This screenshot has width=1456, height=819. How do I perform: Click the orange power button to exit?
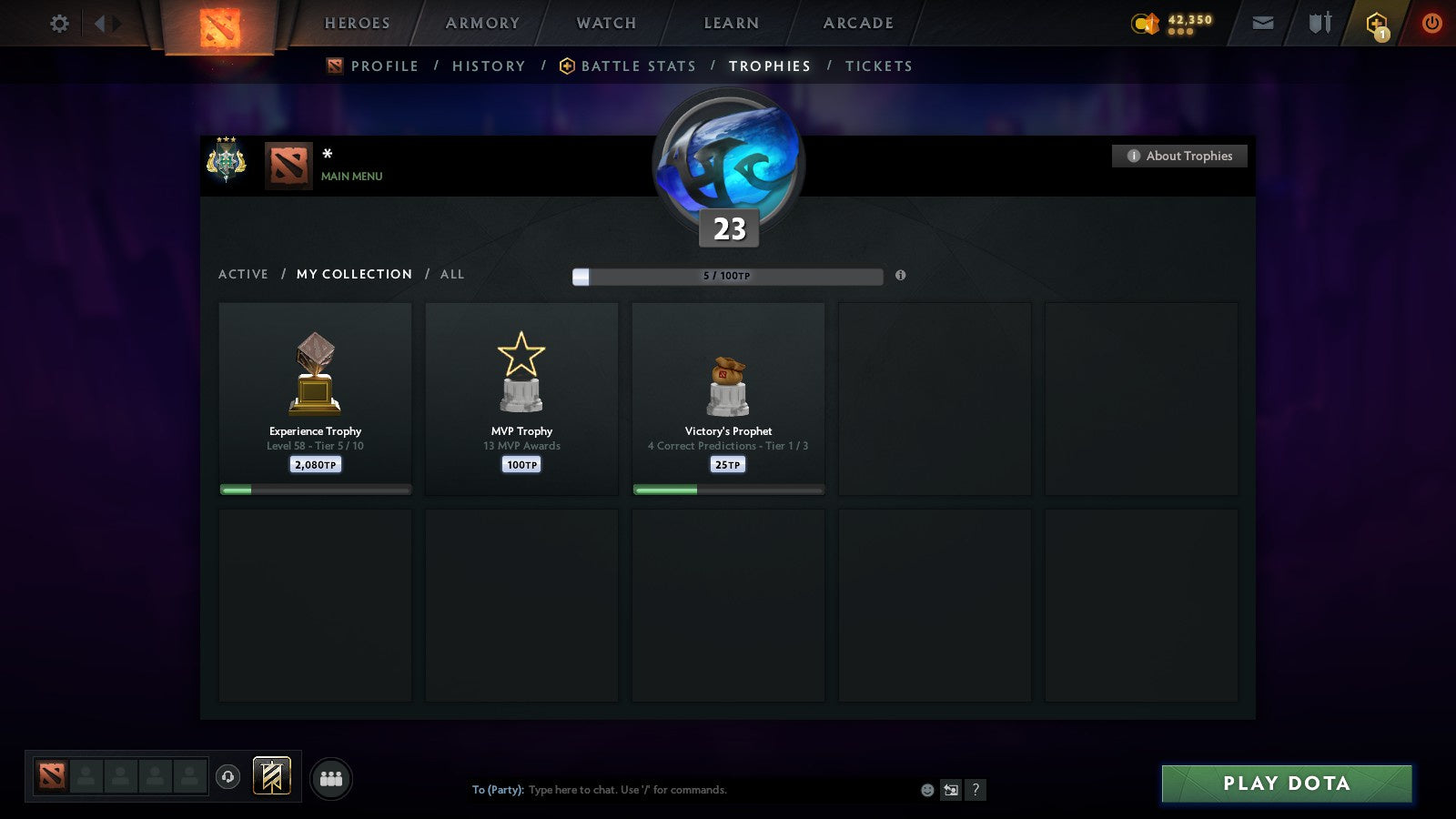(1430, 23)
